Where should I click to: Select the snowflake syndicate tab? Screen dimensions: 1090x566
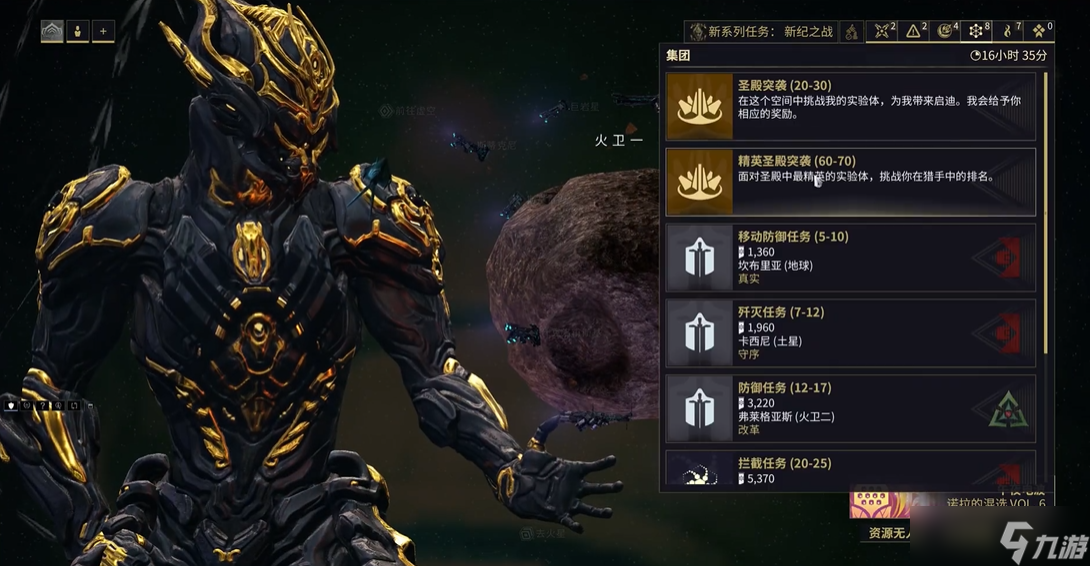point(977,32)
